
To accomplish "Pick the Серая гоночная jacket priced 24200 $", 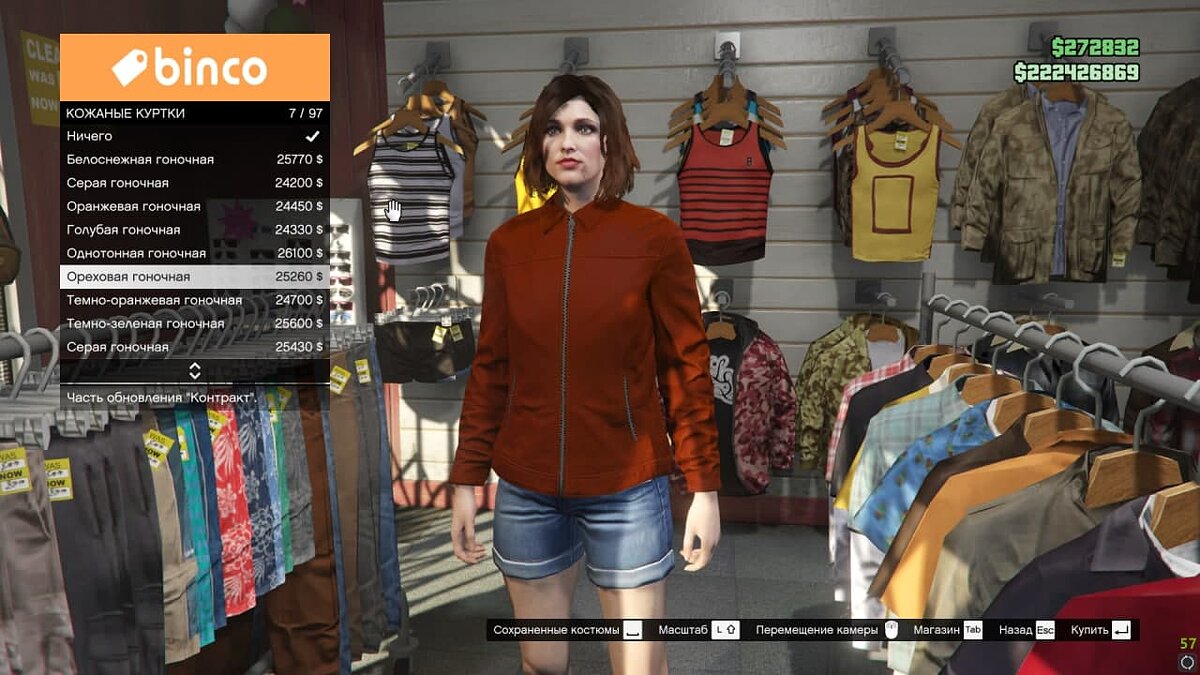I will [x=195, y=183].
